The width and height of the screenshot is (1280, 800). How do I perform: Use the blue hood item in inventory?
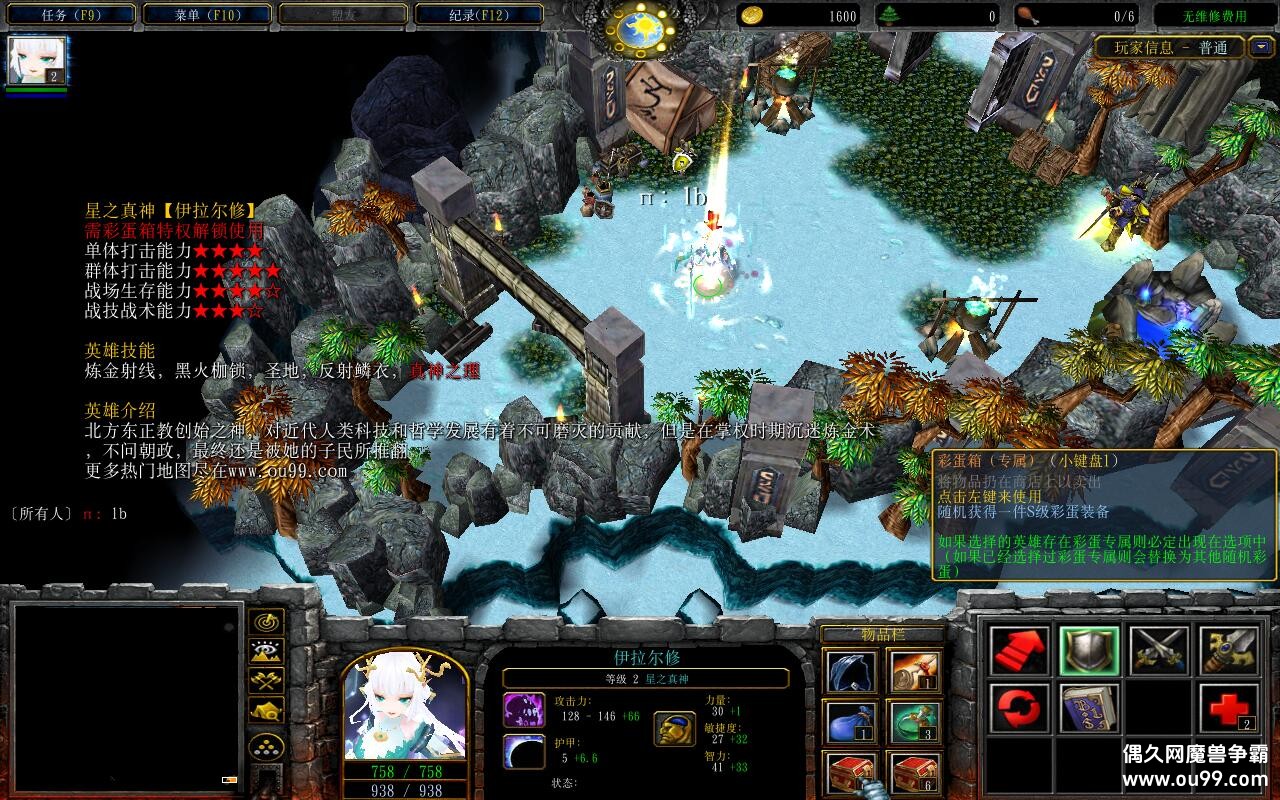851,672
